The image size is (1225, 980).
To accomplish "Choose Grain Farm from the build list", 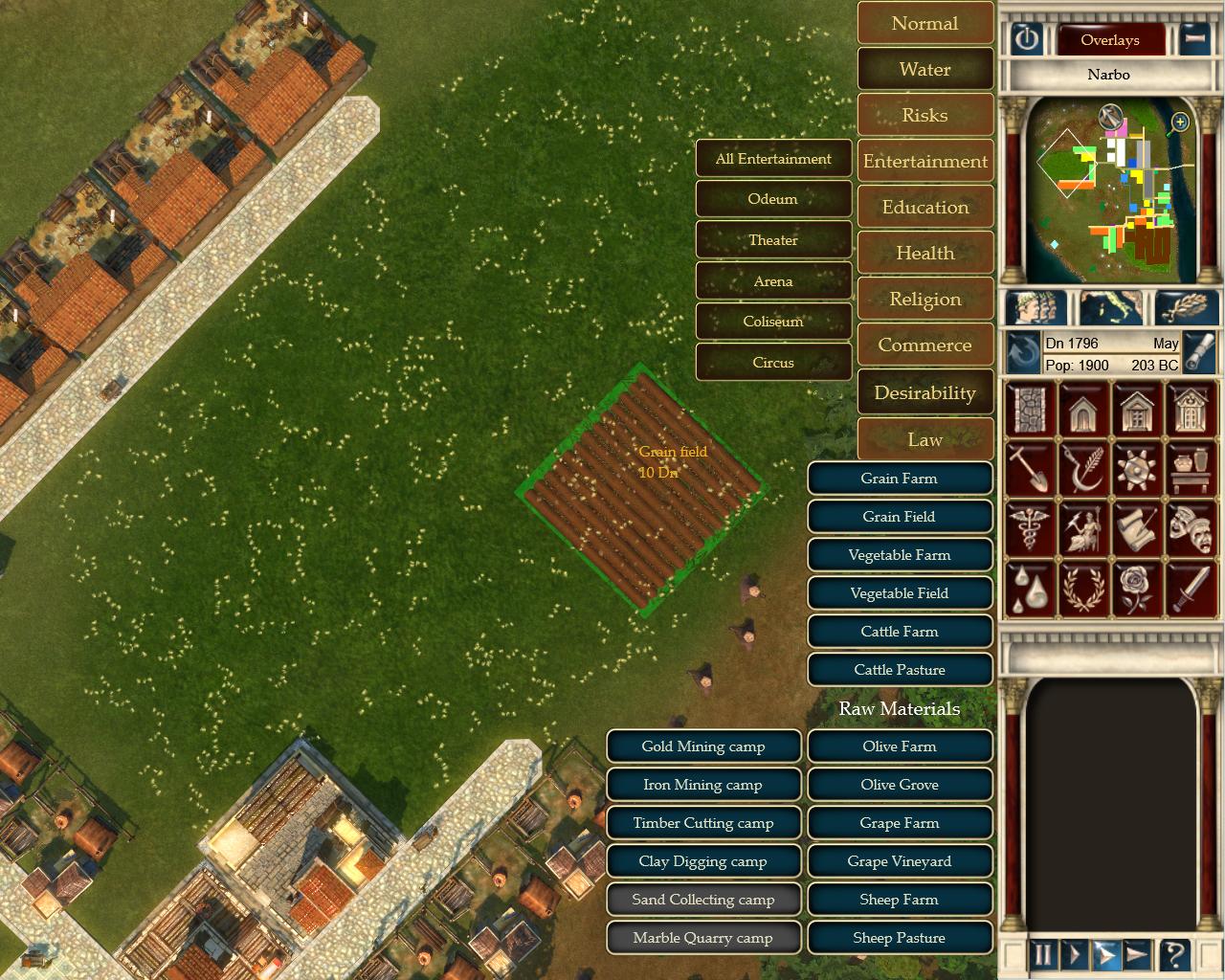I will tap(899, 479).
